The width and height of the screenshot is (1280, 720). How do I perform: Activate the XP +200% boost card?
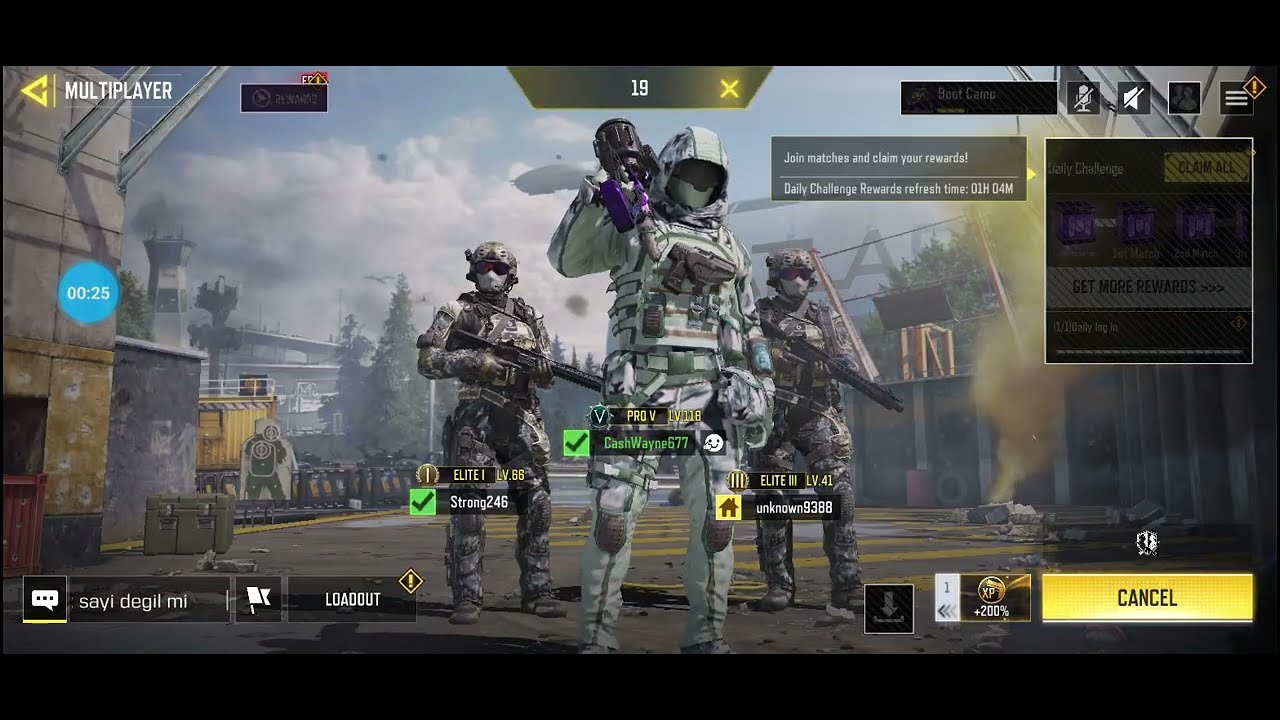(994, 598)
